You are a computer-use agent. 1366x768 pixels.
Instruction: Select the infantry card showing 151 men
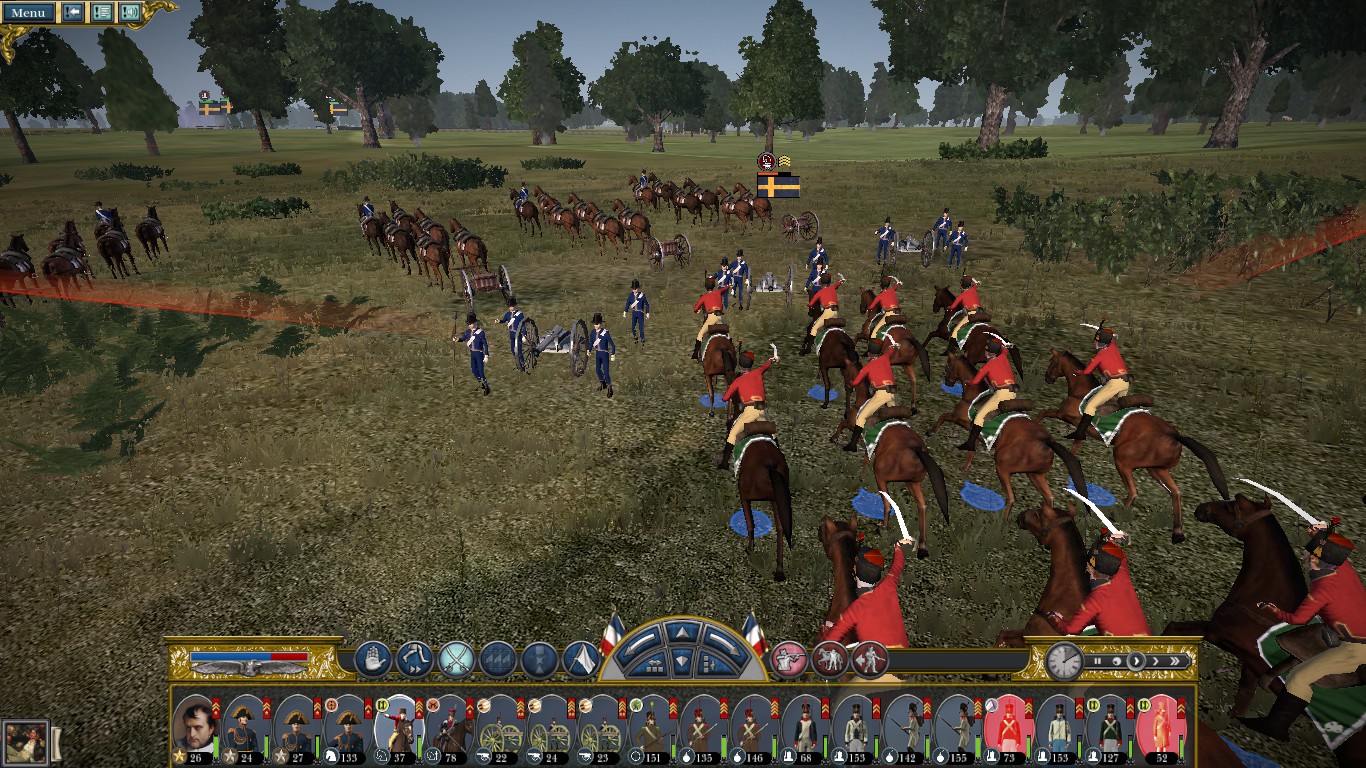[651, 725]
